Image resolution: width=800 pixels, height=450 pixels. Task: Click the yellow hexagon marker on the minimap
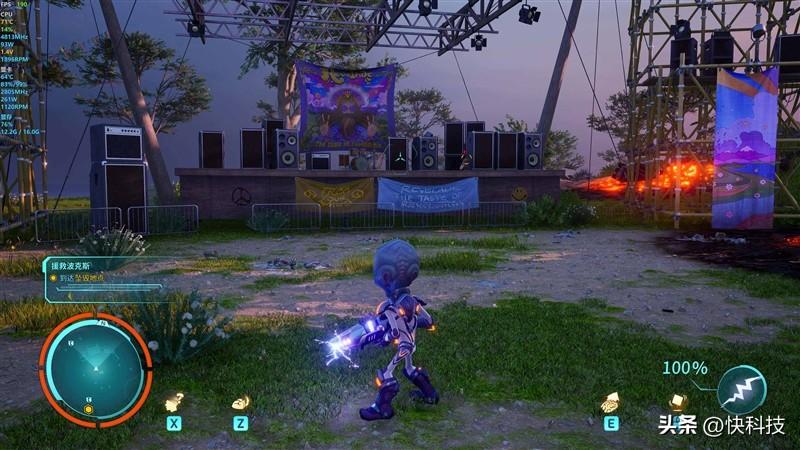tap(88, 409)
